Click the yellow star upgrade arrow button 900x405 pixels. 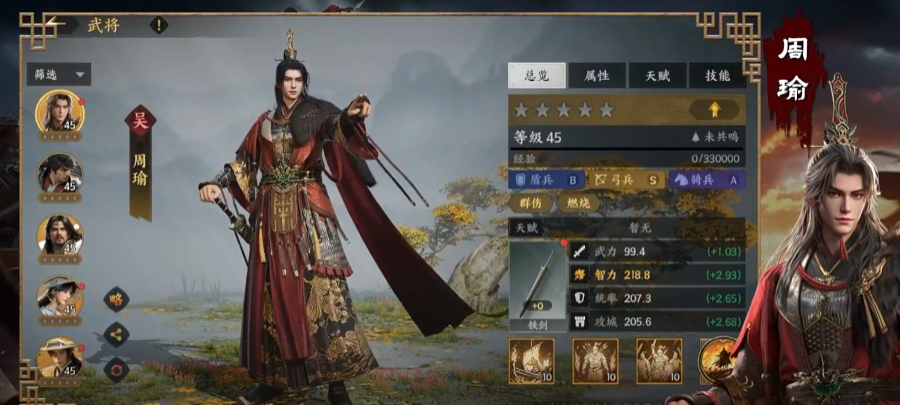(717, 109)
